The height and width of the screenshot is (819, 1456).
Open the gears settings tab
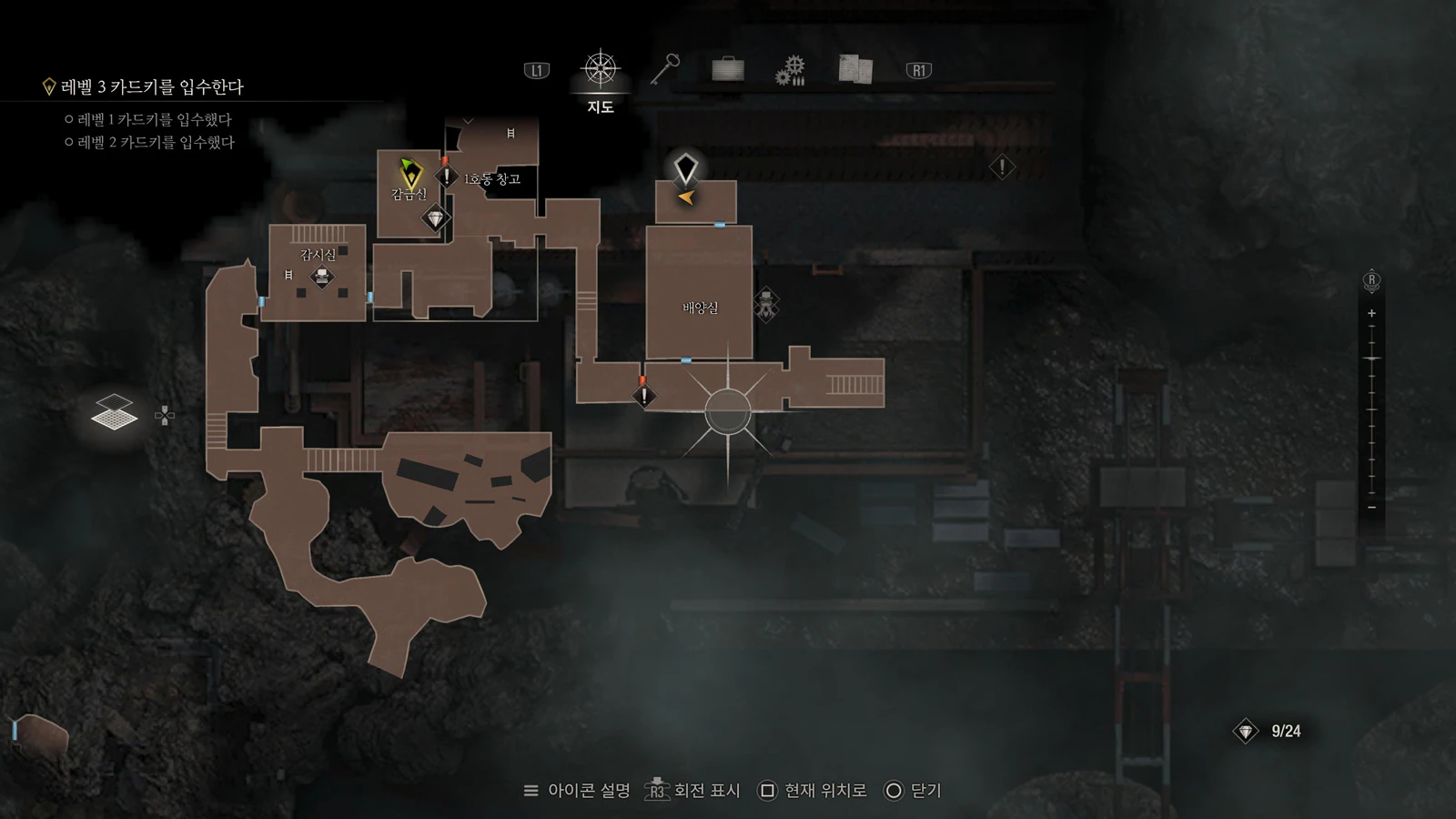click(790, 70)
